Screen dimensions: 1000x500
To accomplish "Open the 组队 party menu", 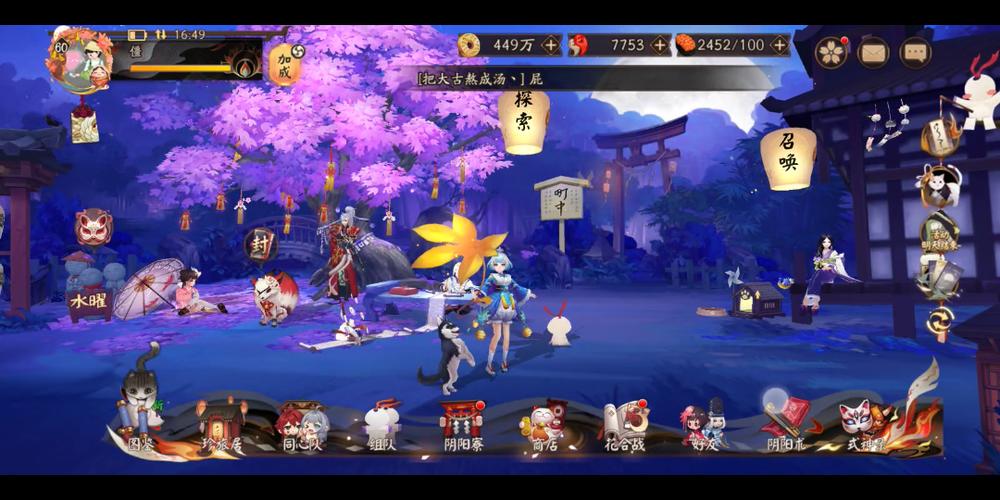I will click(382, 427).
